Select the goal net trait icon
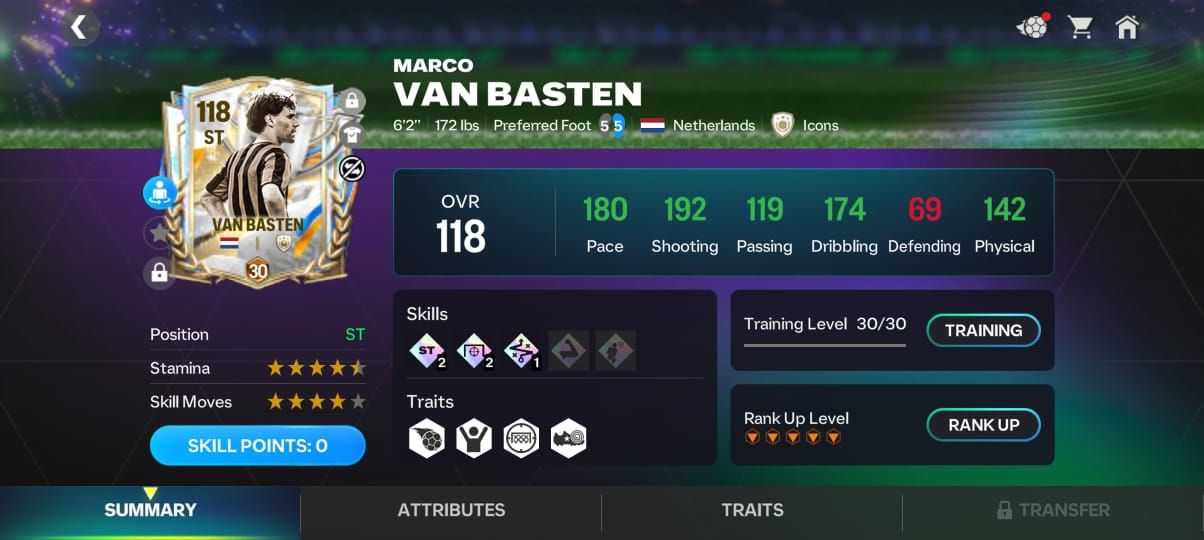Screen dimensions: 1204x540 [x=521, y=438]
